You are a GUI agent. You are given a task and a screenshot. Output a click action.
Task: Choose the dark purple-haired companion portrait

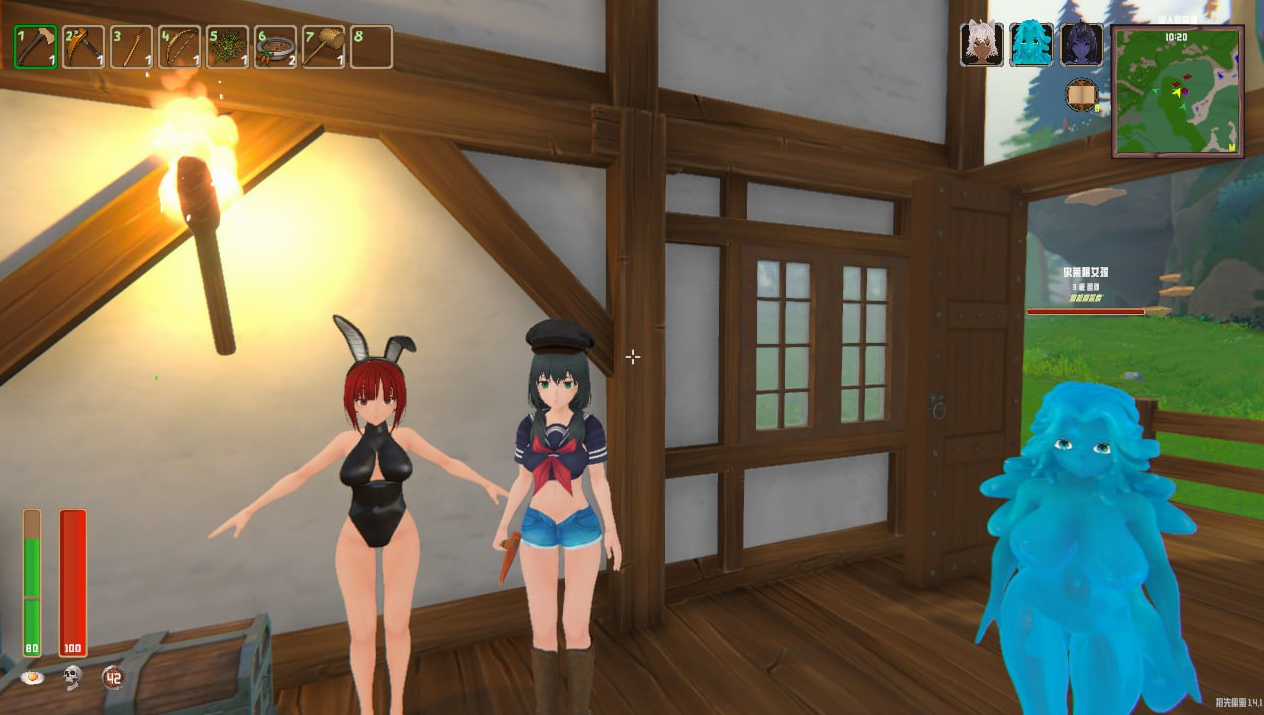(1081, 45)
